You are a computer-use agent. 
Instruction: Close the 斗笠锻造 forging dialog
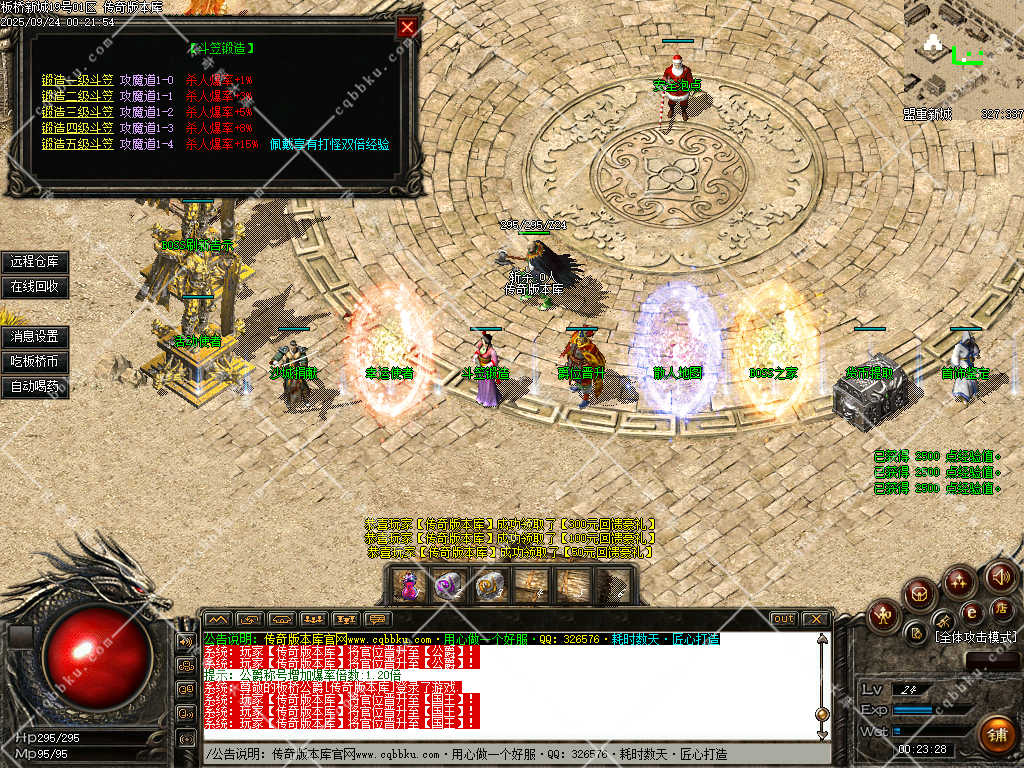point(406,27)
